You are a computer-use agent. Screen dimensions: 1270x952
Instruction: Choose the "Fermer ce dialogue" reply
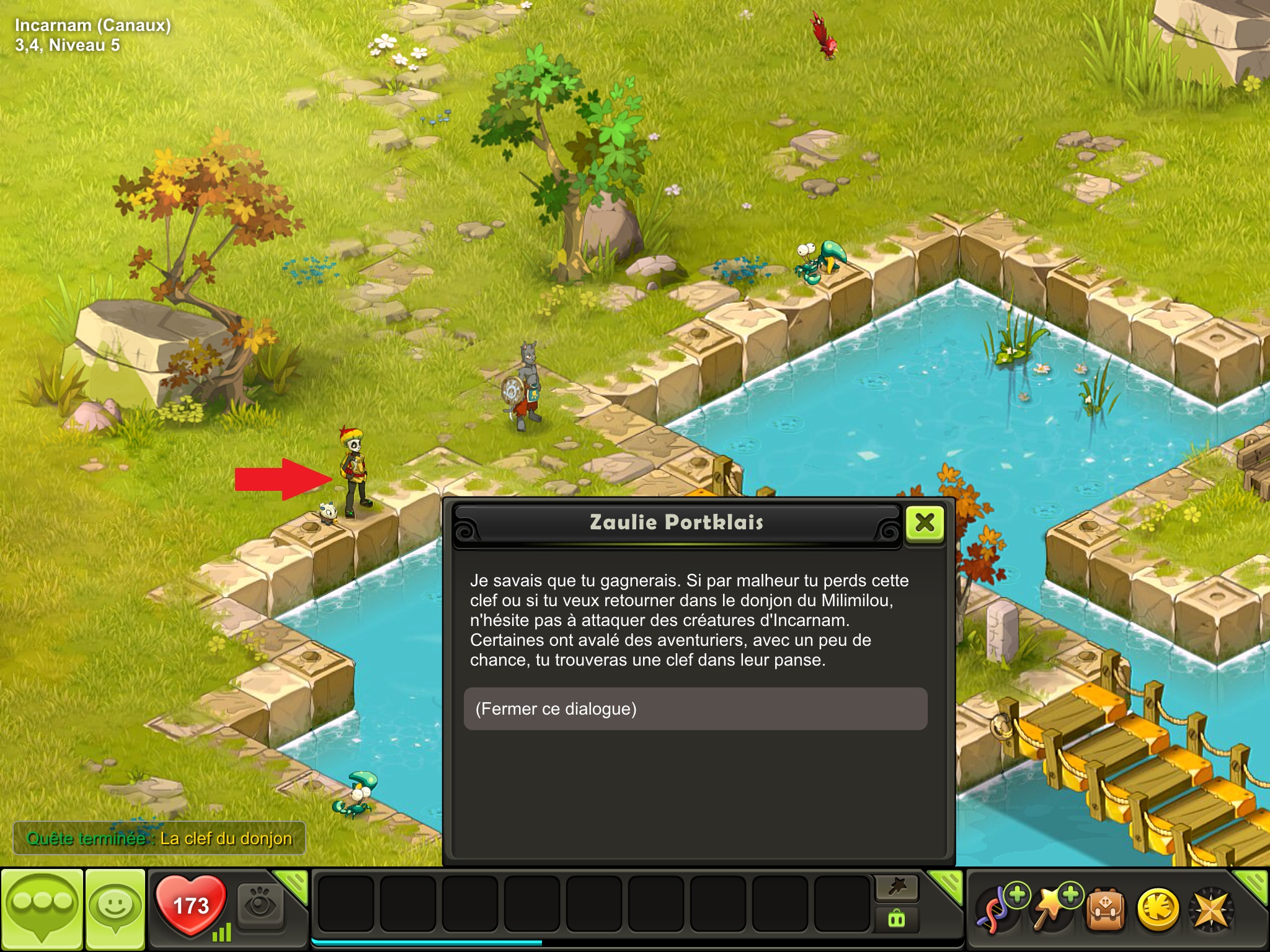coord(695,709)
